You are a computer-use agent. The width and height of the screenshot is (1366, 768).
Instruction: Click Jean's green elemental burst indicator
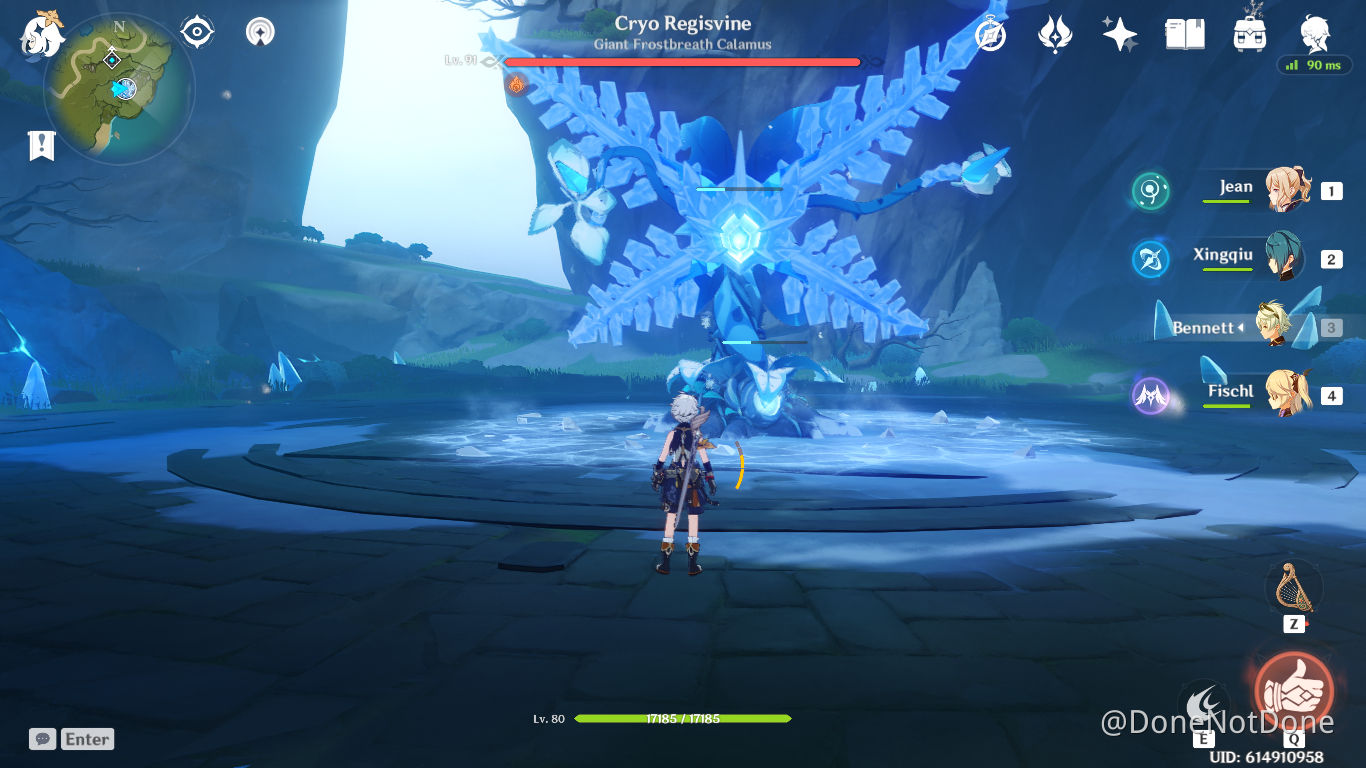[x=1150, y=191]
